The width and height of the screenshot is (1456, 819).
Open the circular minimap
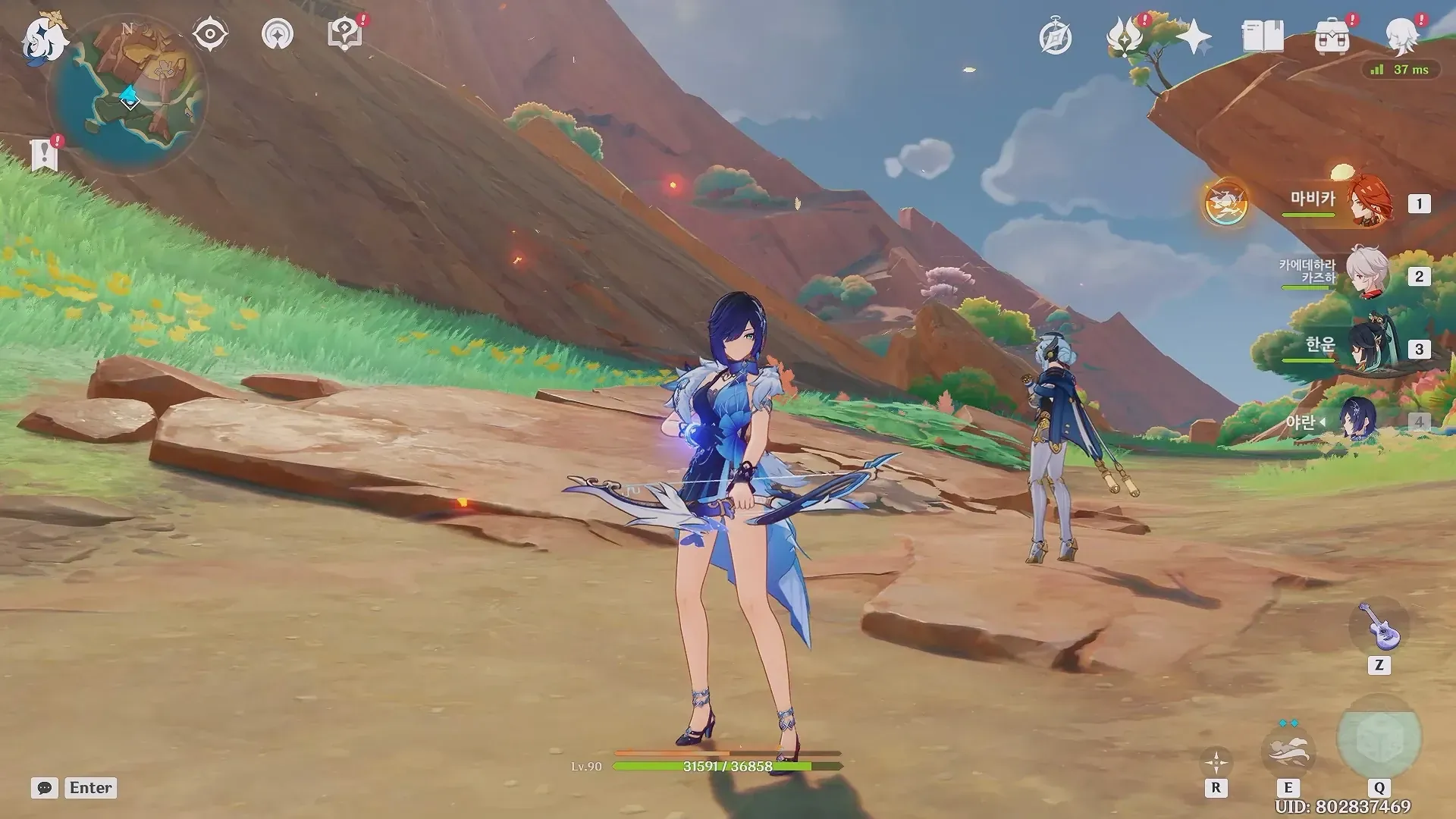click(x=129, y=96)
